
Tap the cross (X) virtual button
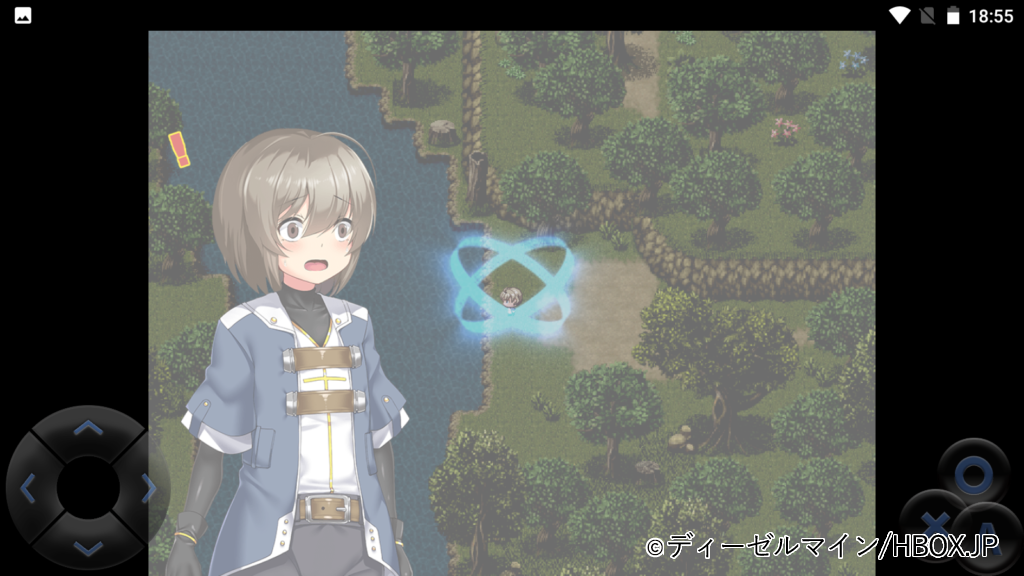click(933, 522)
